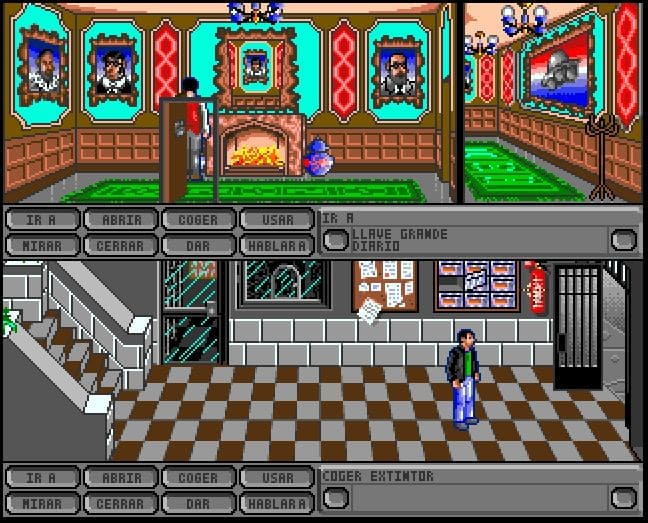Screen dimensions: 648x523
Task: Activate USAR in the lower verb panel
Action: tap(275, 478)
